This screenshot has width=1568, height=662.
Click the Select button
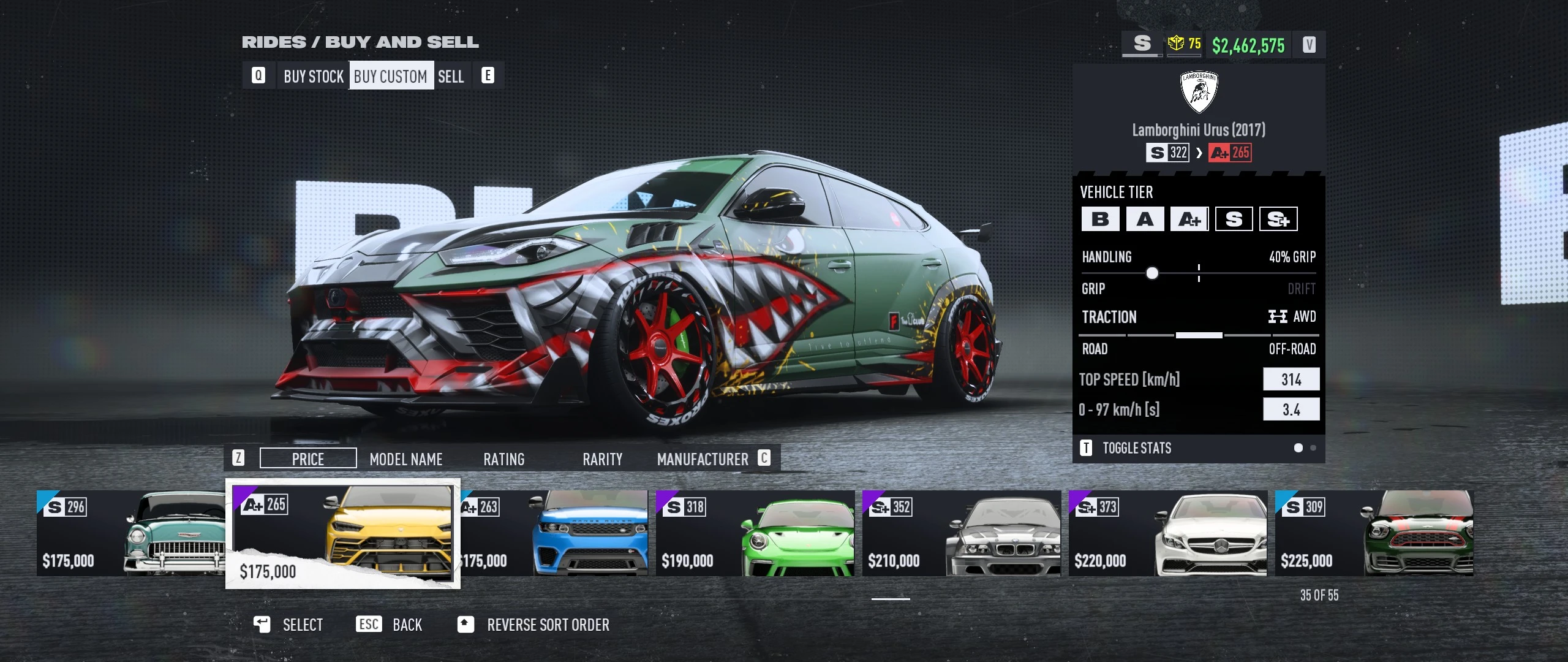(x=288, y=625)
